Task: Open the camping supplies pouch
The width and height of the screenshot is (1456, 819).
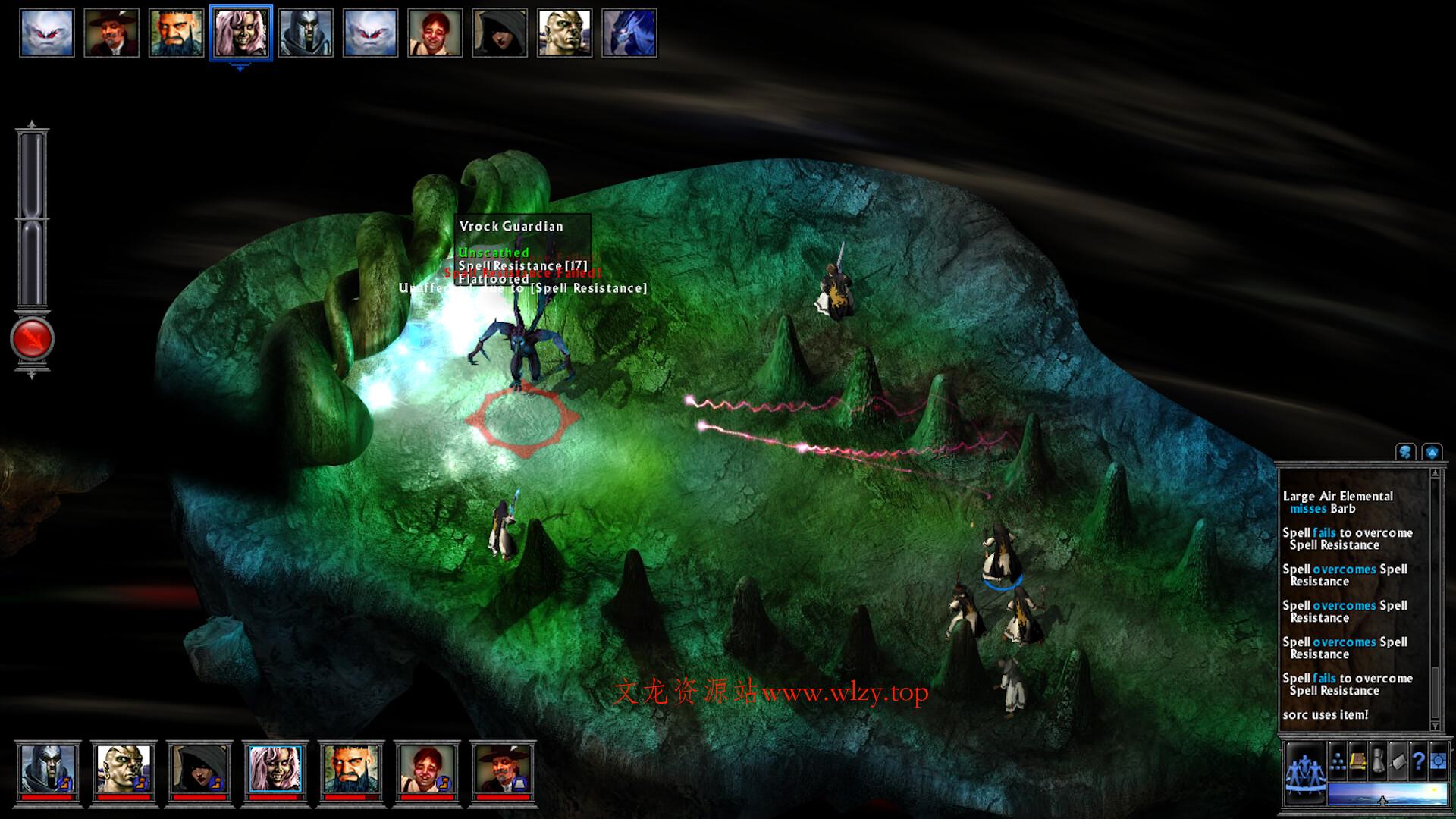Action: pyautogui.click(x=1378, y=760)
